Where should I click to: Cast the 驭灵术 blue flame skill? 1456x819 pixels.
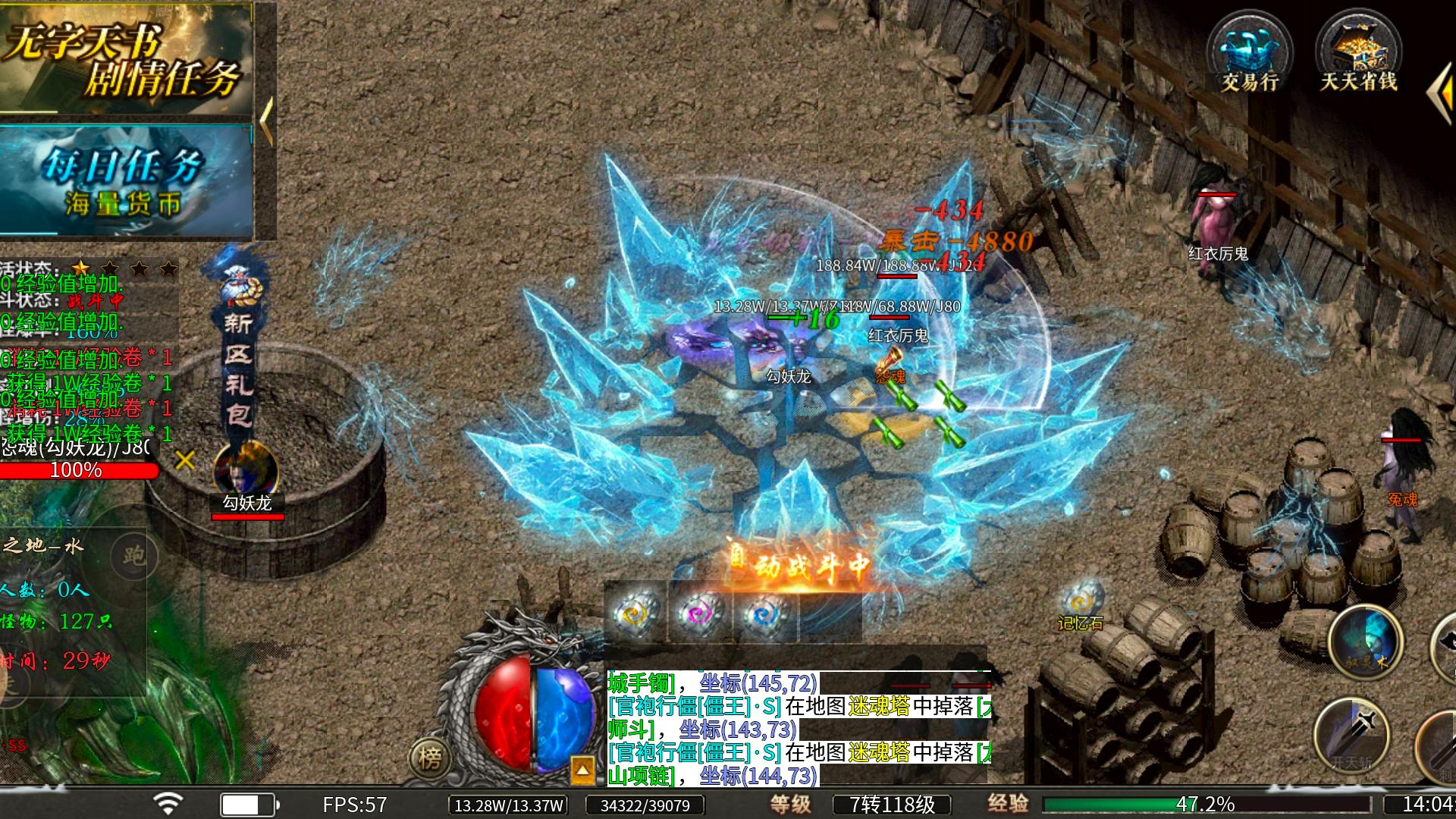click(x=1365, y=642)
